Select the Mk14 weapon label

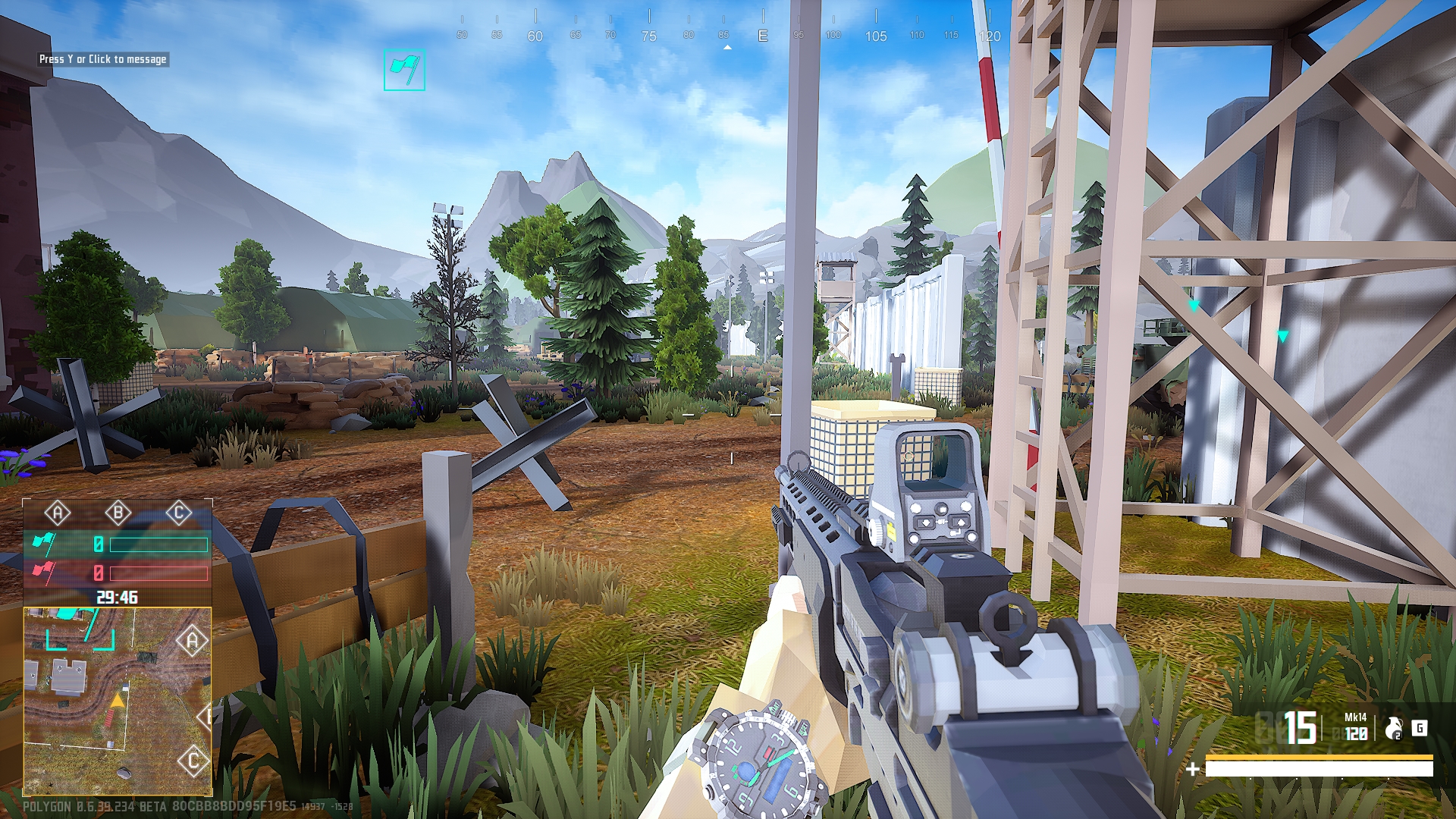coord(1355,717)
